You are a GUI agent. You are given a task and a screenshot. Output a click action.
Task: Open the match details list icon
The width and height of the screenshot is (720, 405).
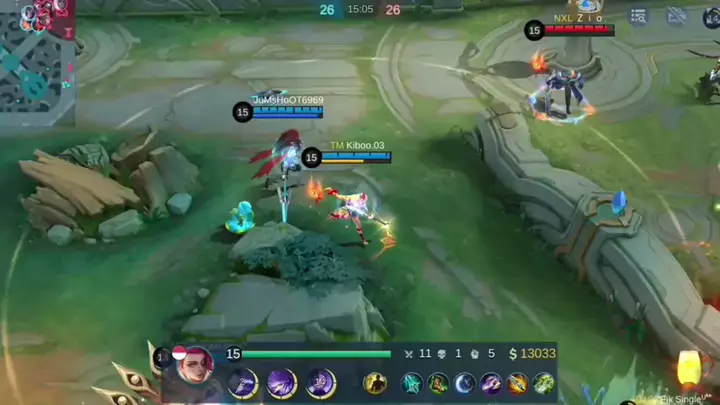[640, 16]
